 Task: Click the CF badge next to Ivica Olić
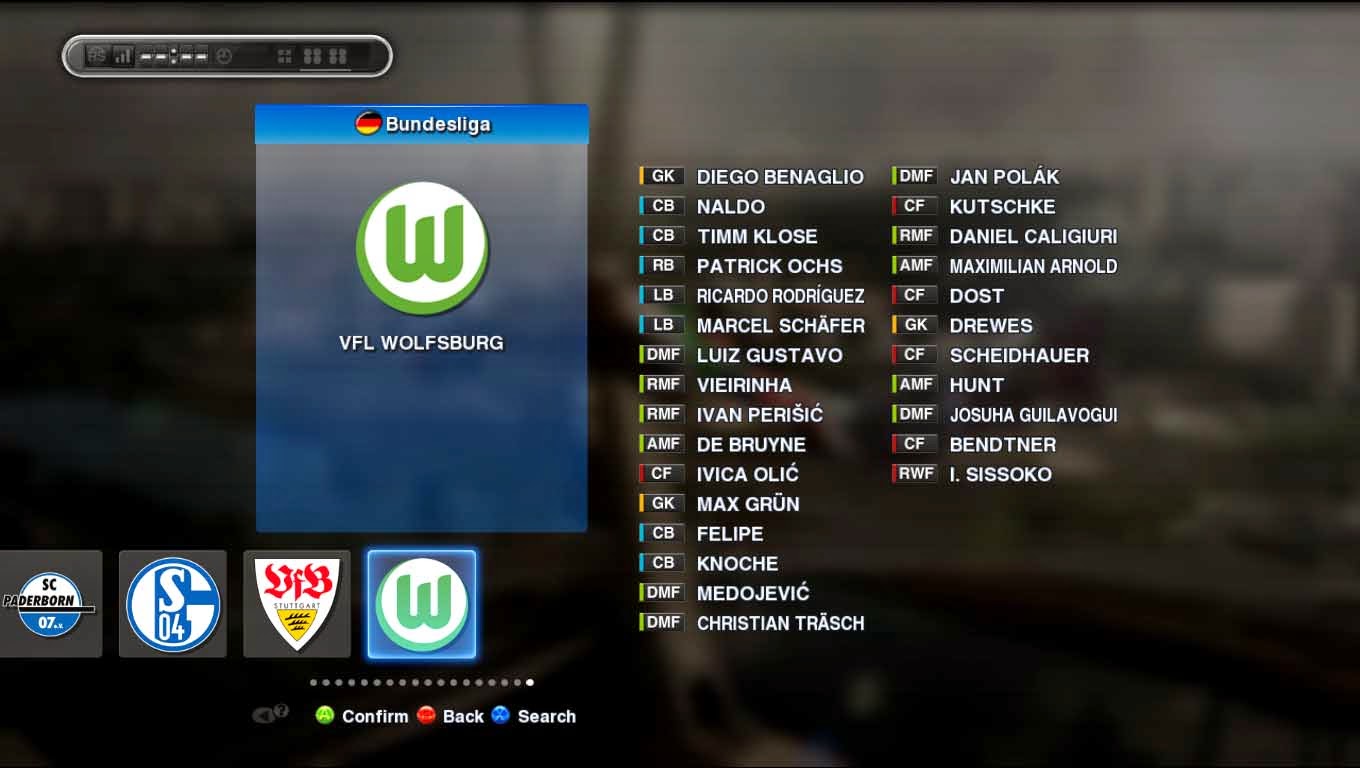pos(661,473)
